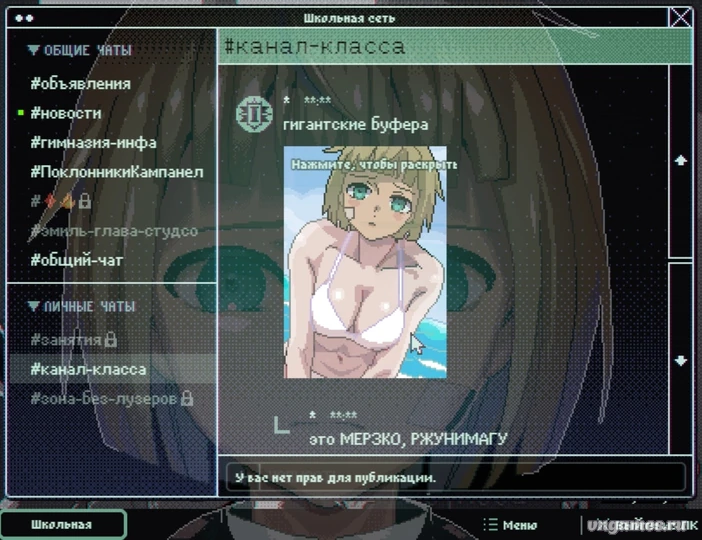Click the message input field
Screen dimensions: 702x540
click(455, 477)
